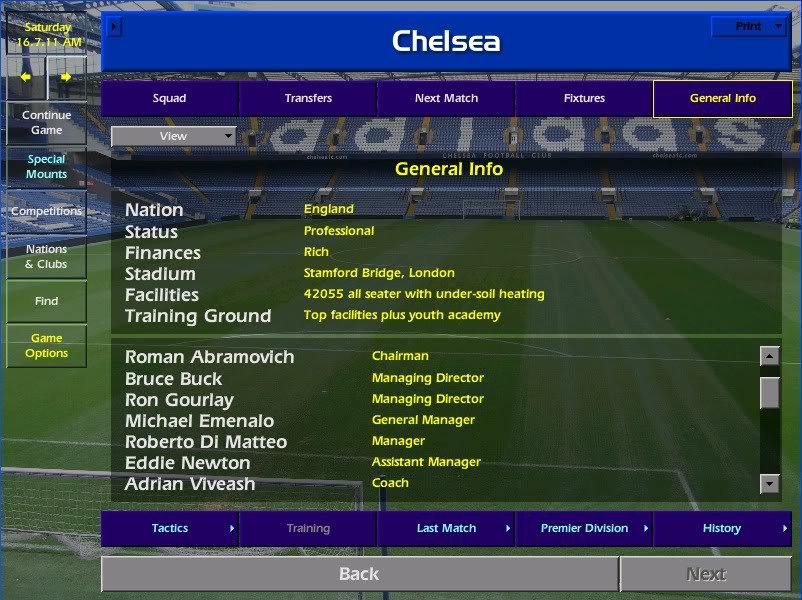The width and height of the screenshot is (802, 600).
Task: Show the club History
Action: pyautogui.click(x=722, y=528)
